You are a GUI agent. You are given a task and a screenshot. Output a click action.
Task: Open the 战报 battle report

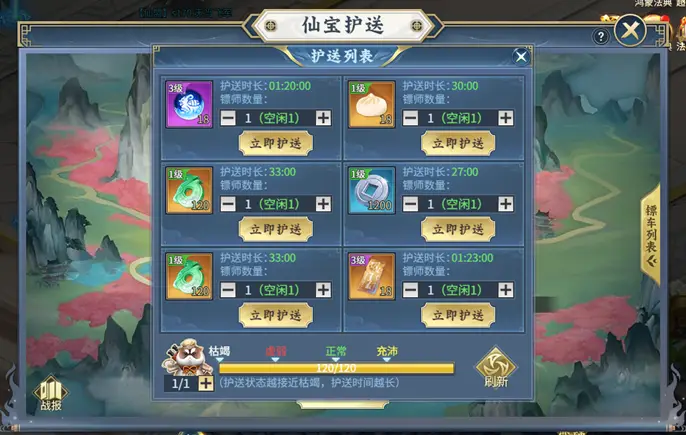coord(50,394)
